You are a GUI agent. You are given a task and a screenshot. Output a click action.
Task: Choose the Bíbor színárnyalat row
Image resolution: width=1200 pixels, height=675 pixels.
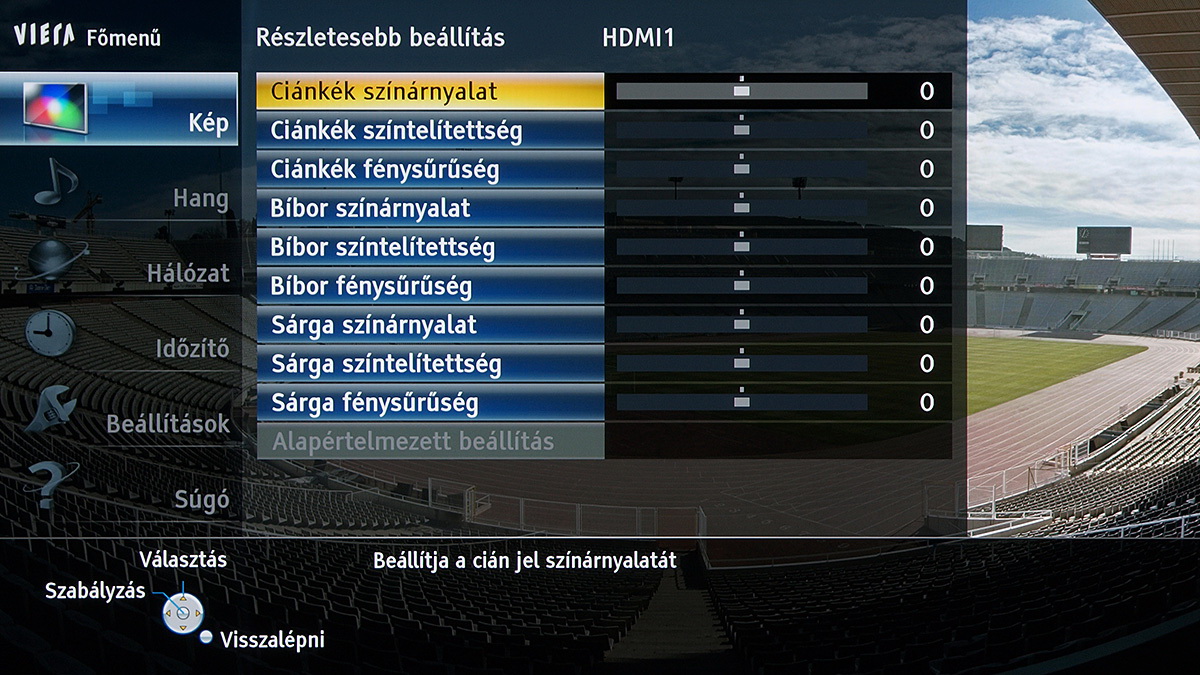click(x=430, y=209)
